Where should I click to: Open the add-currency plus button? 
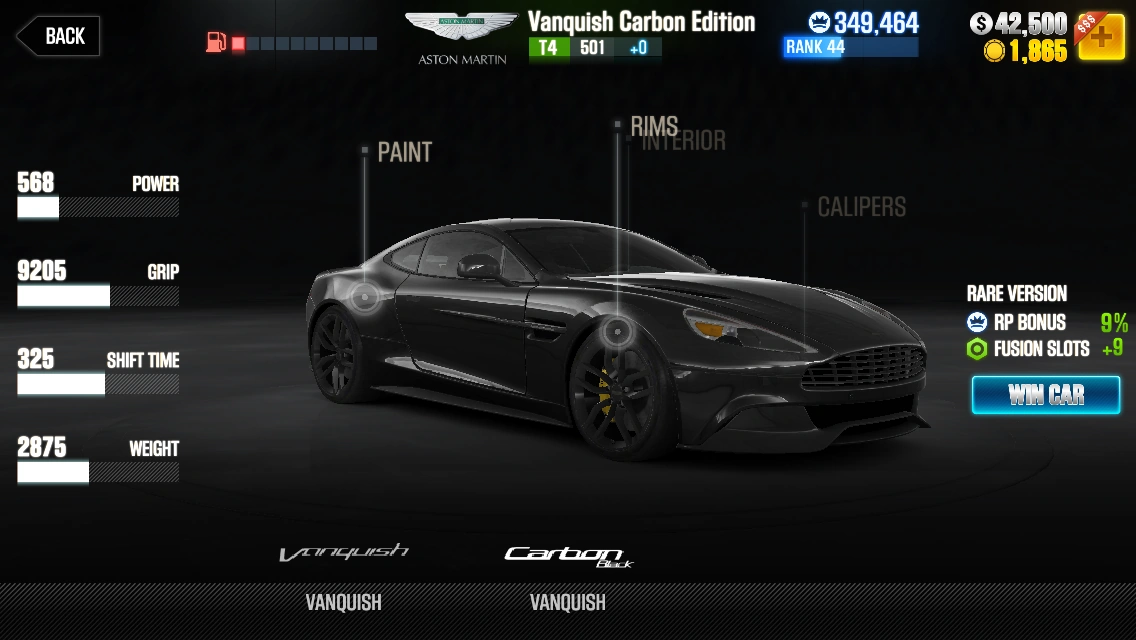pos(1100,37)
